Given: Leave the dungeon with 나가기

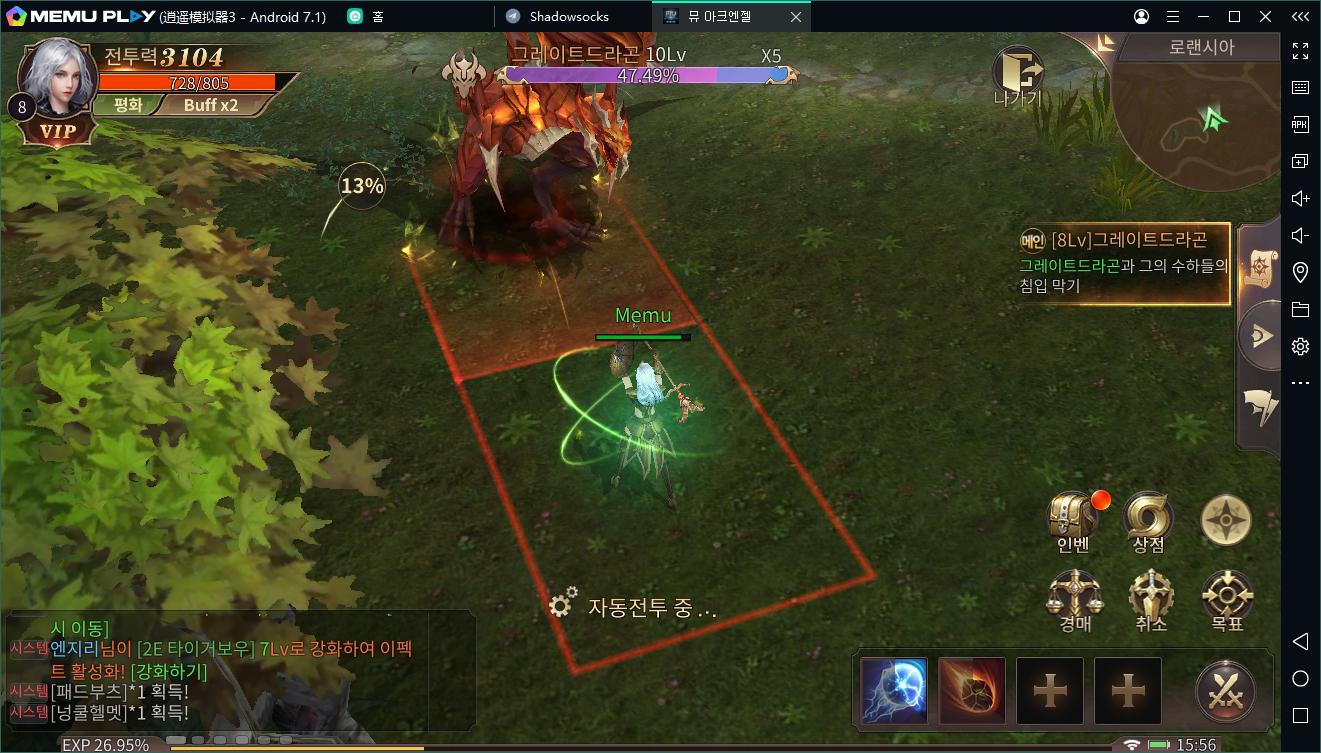Looking at the screenshot, I should [x=1018, y=75].
